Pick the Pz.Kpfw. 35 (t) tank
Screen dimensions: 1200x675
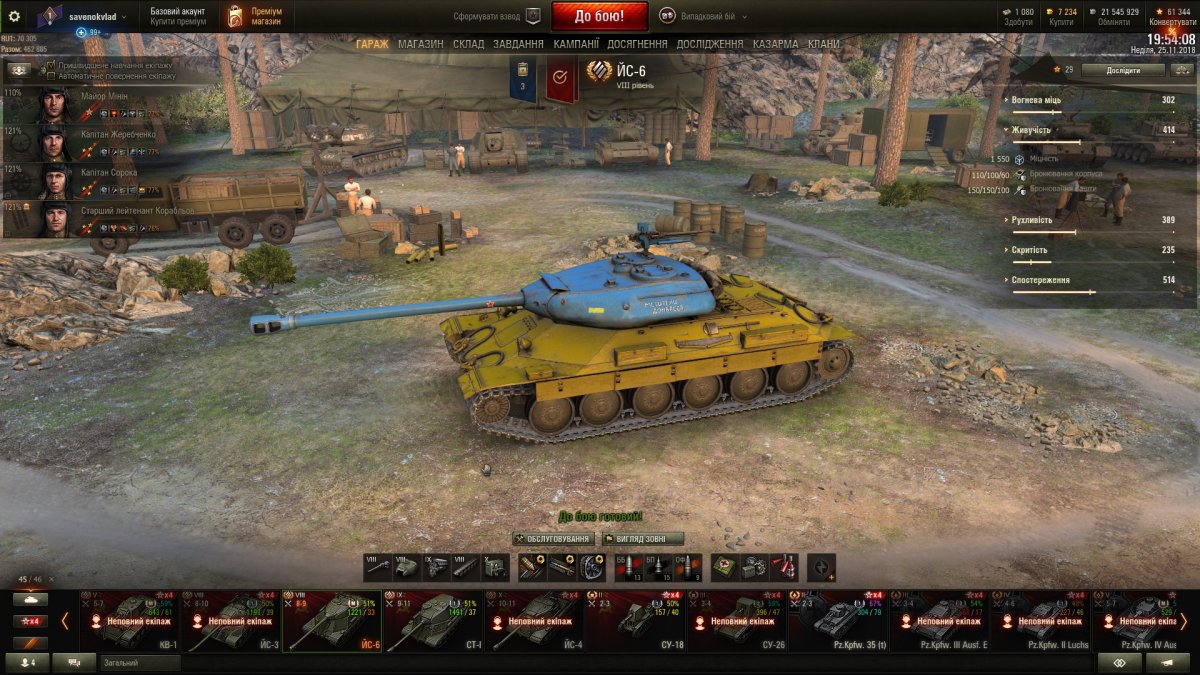pyautogui.click(x=838, y=620)
